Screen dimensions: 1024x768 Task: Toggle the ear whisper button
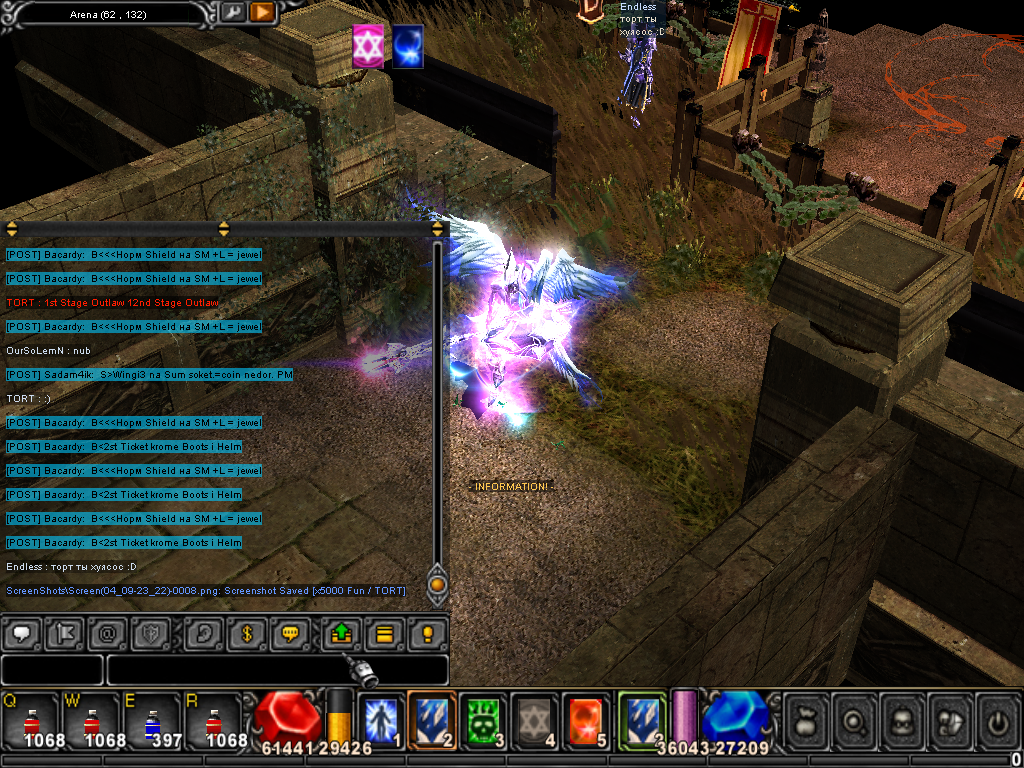tap(205, 633)
